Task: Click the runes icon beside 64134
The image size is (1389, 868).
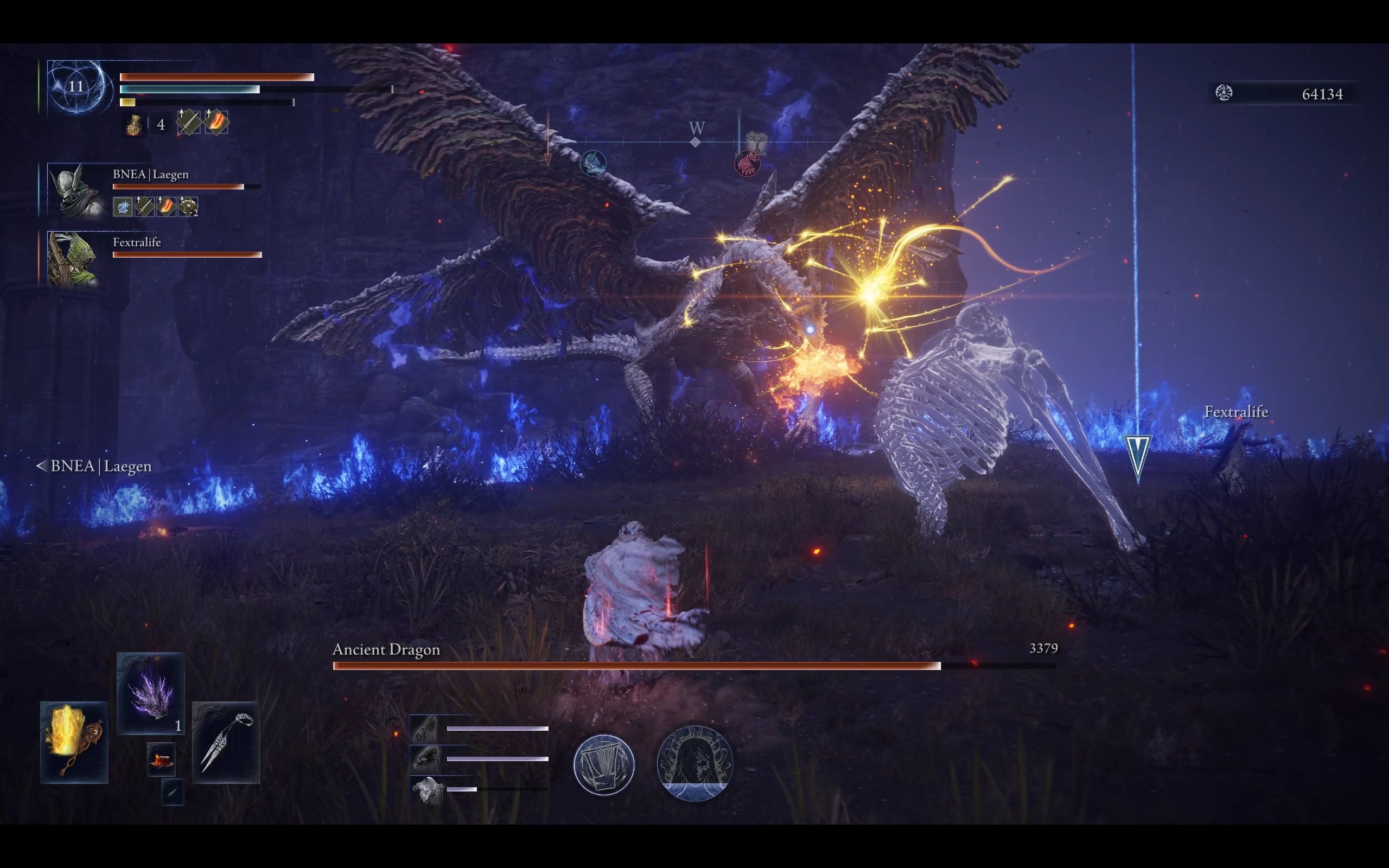Action: [1224, 93]
